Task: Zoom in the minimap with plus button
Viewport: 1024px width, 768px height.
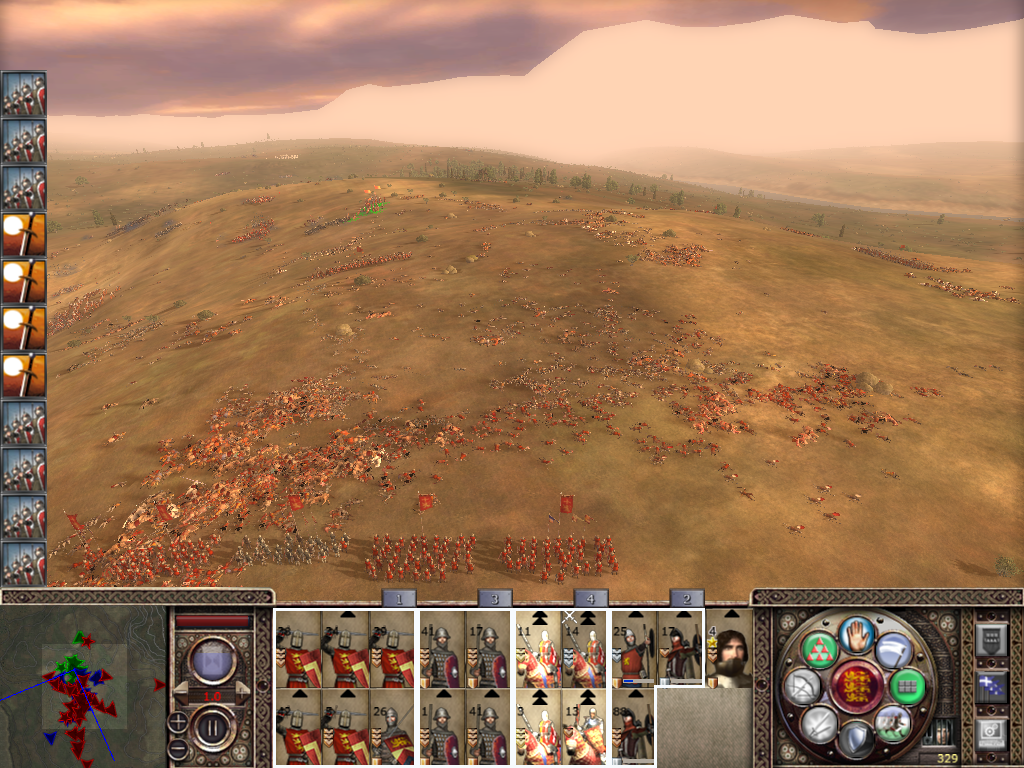Action: 177,721
